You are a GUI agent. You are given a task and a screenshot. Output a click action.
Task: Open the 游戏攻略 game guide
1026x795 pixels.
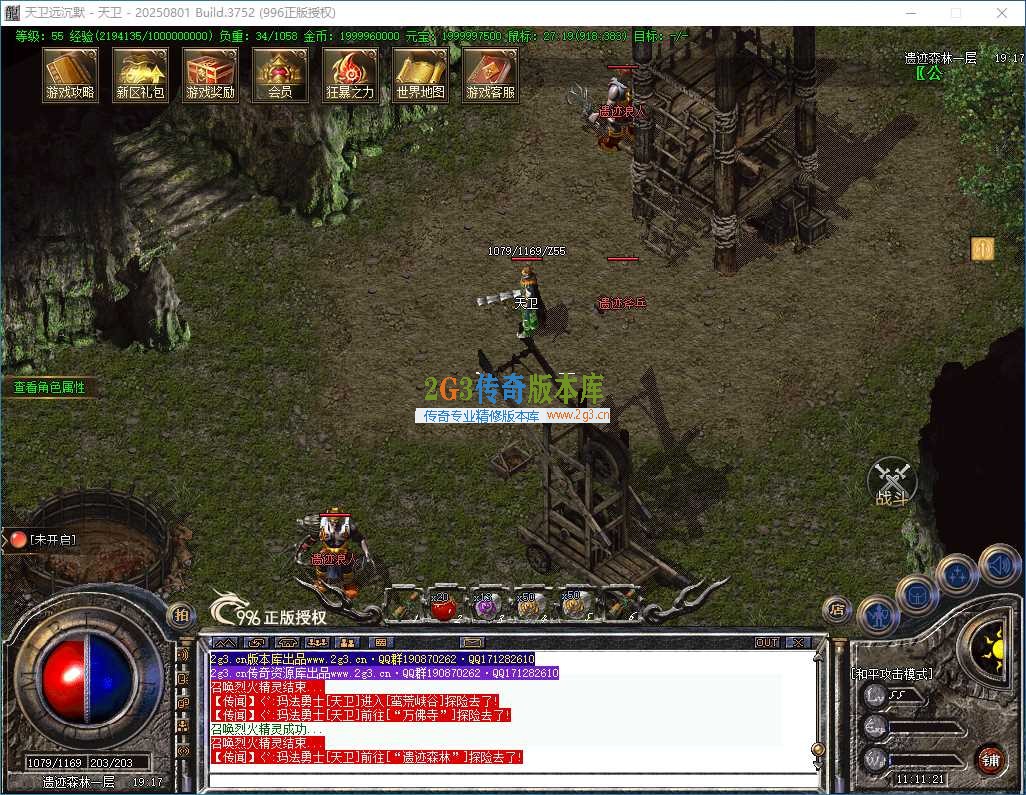(x=70, y=74)
